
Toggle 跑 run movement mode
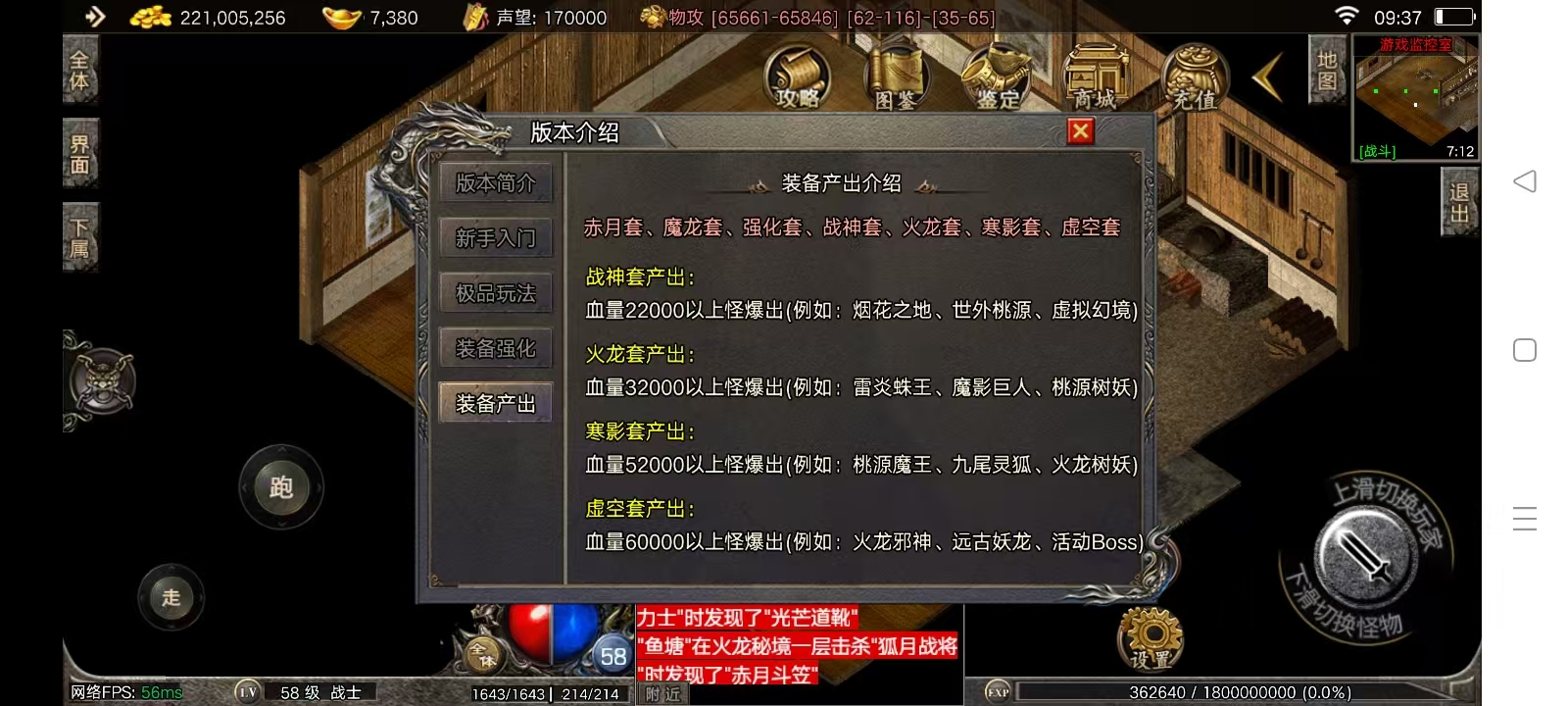pyautogui.click(x=280, y=487)
